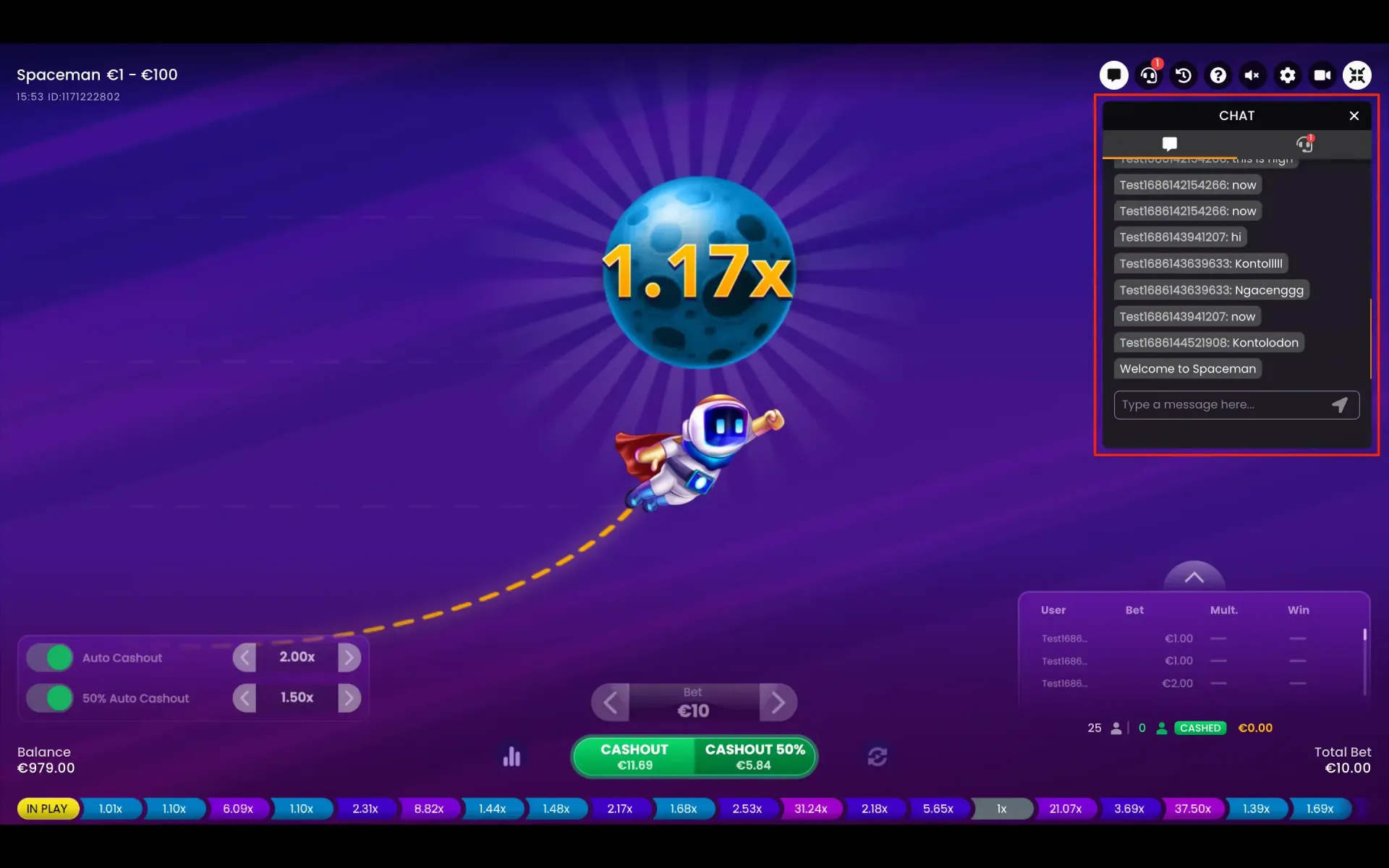Mute the game sound with the speaker icon
The image size is (1389, 868).
coord(1253,75)
